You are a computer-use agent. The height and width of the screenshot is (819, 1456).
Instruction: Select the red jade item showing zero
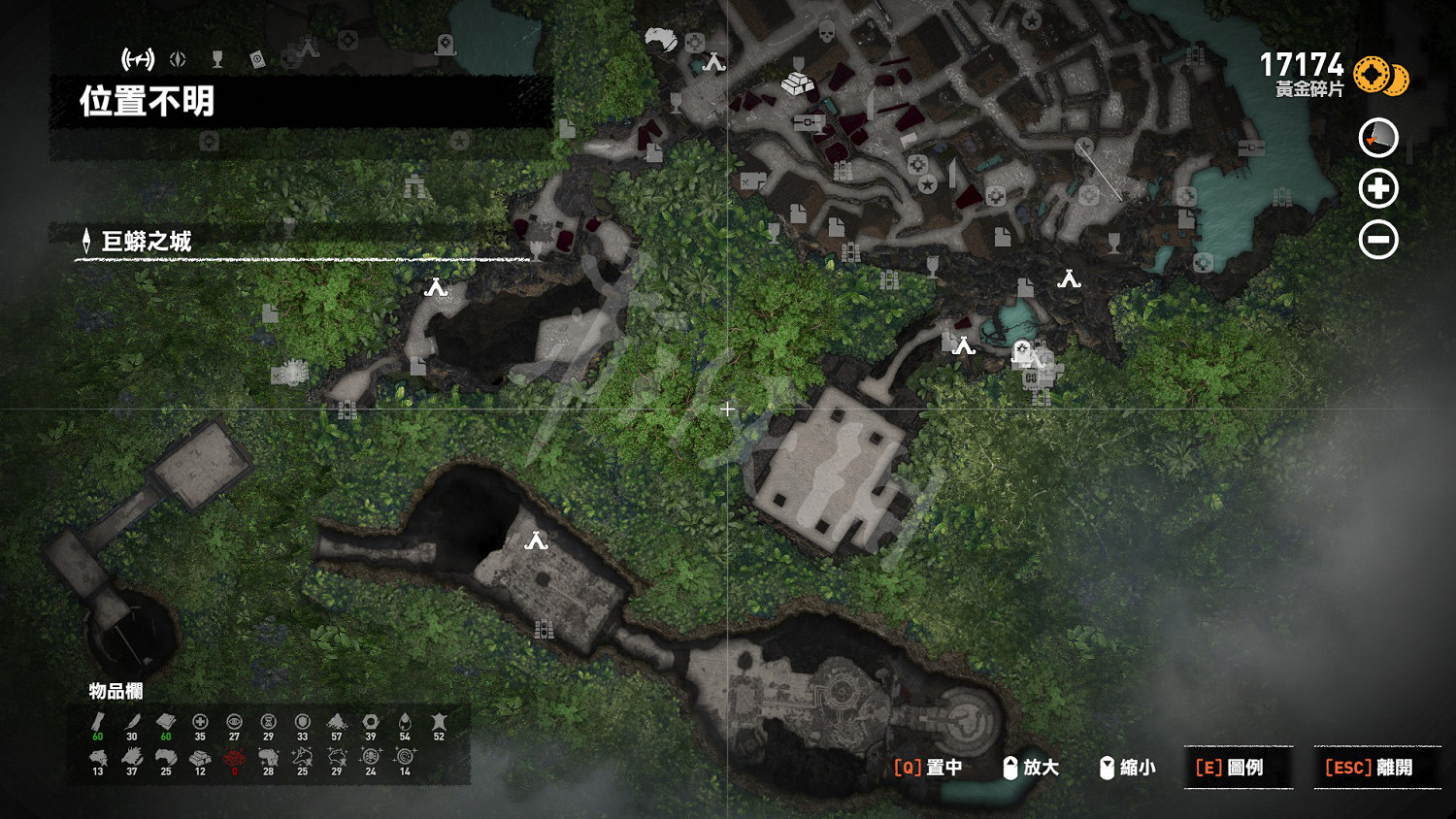(x=234, y=757)
